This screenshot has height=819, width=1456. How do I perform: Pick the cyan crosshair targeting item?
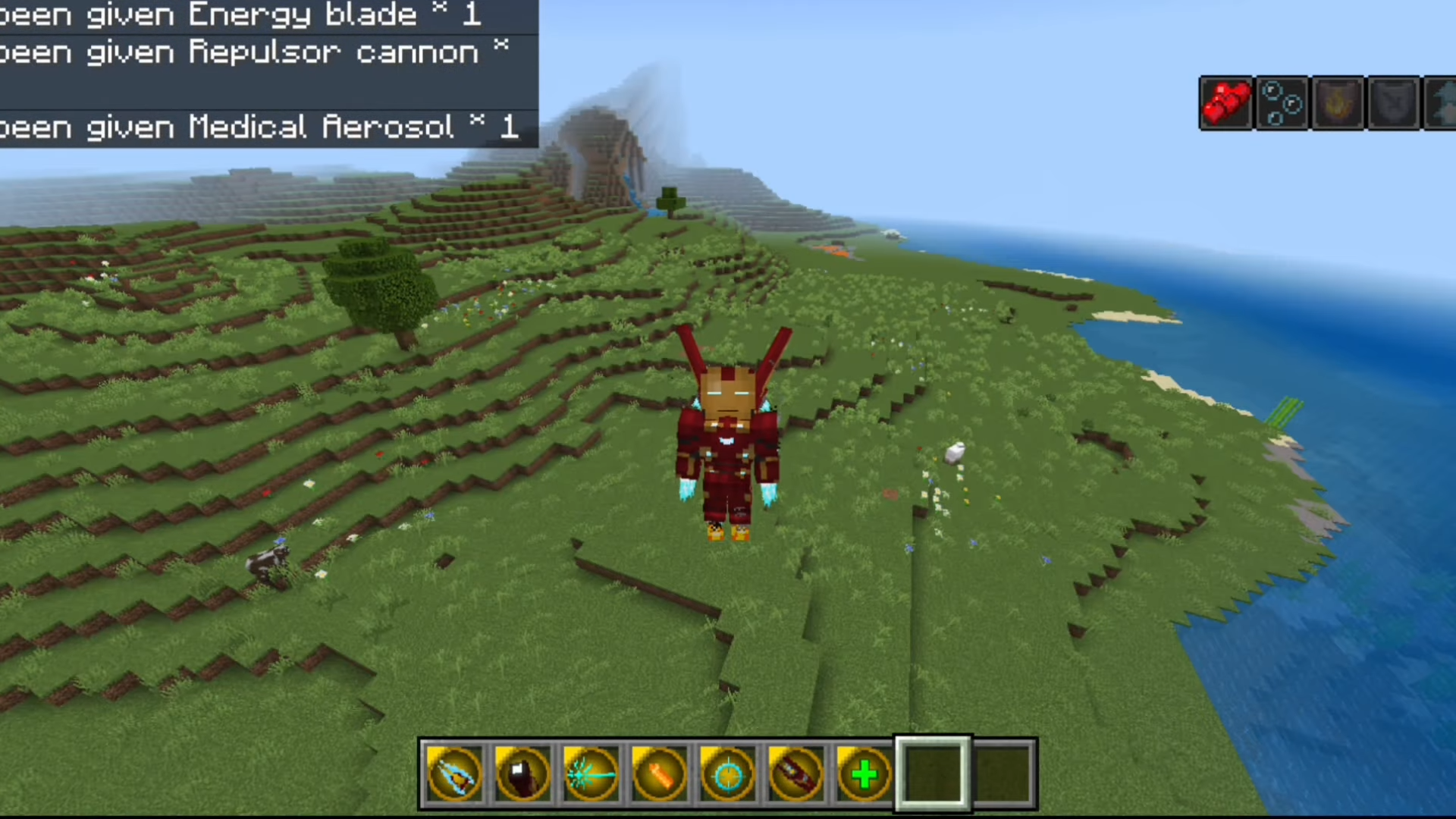(727, 774)
